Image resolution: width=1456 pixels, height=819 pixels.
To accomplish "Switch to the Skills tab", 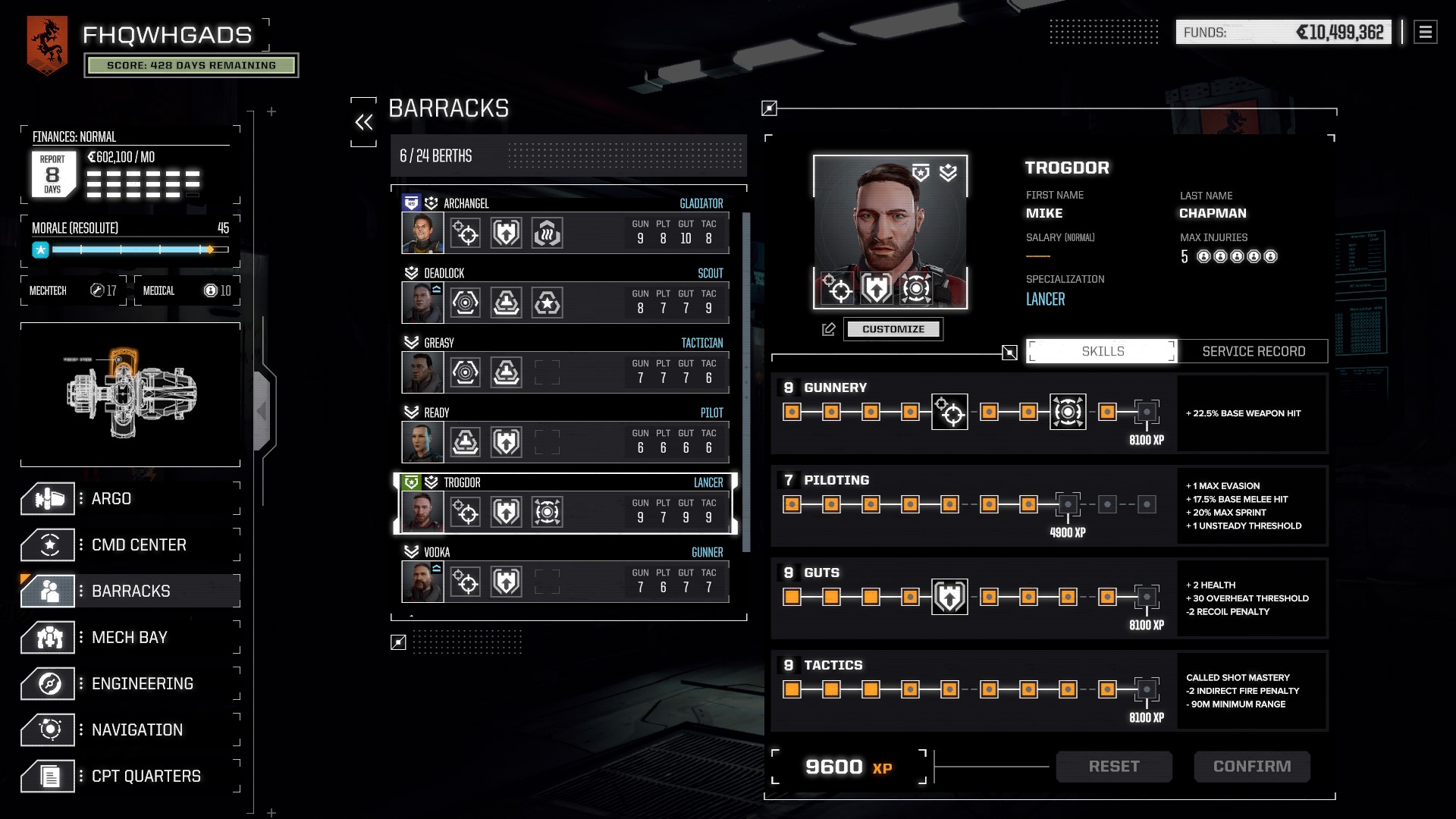I will click(x=1101, y=351).
